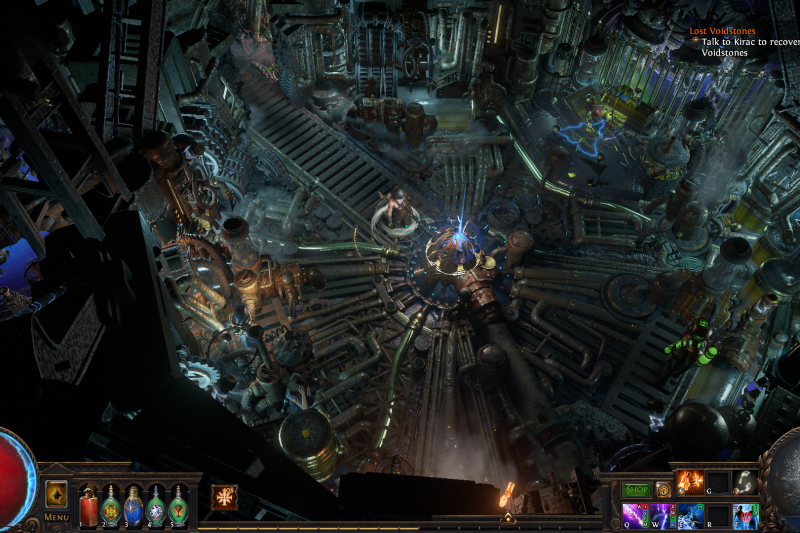Open the Menu button
The height and width of the screenshot is (533, 800).
(x=56, y=517)
